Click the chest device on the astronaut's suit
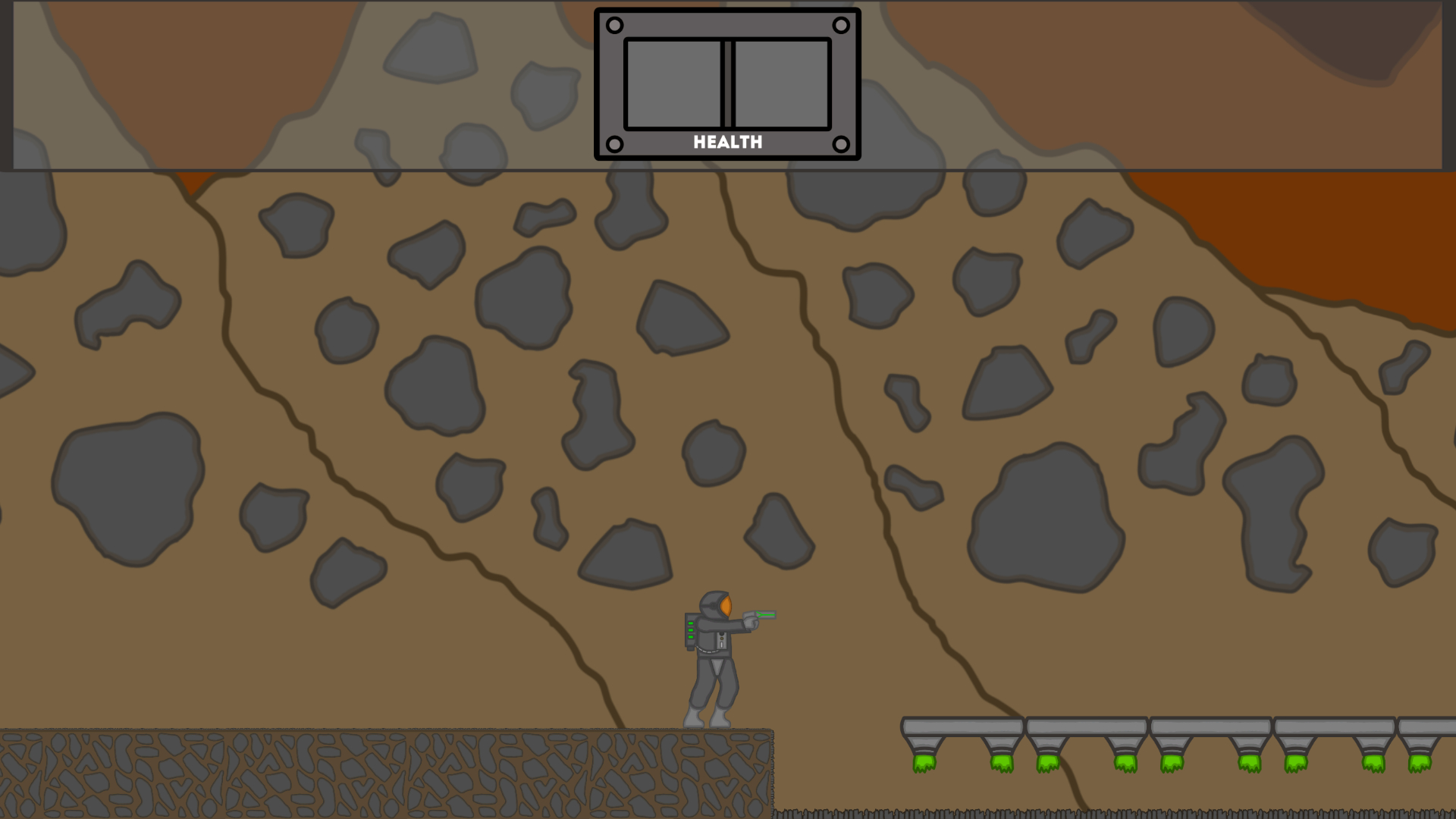1456x819 pixels. click(x=721, y=641)
